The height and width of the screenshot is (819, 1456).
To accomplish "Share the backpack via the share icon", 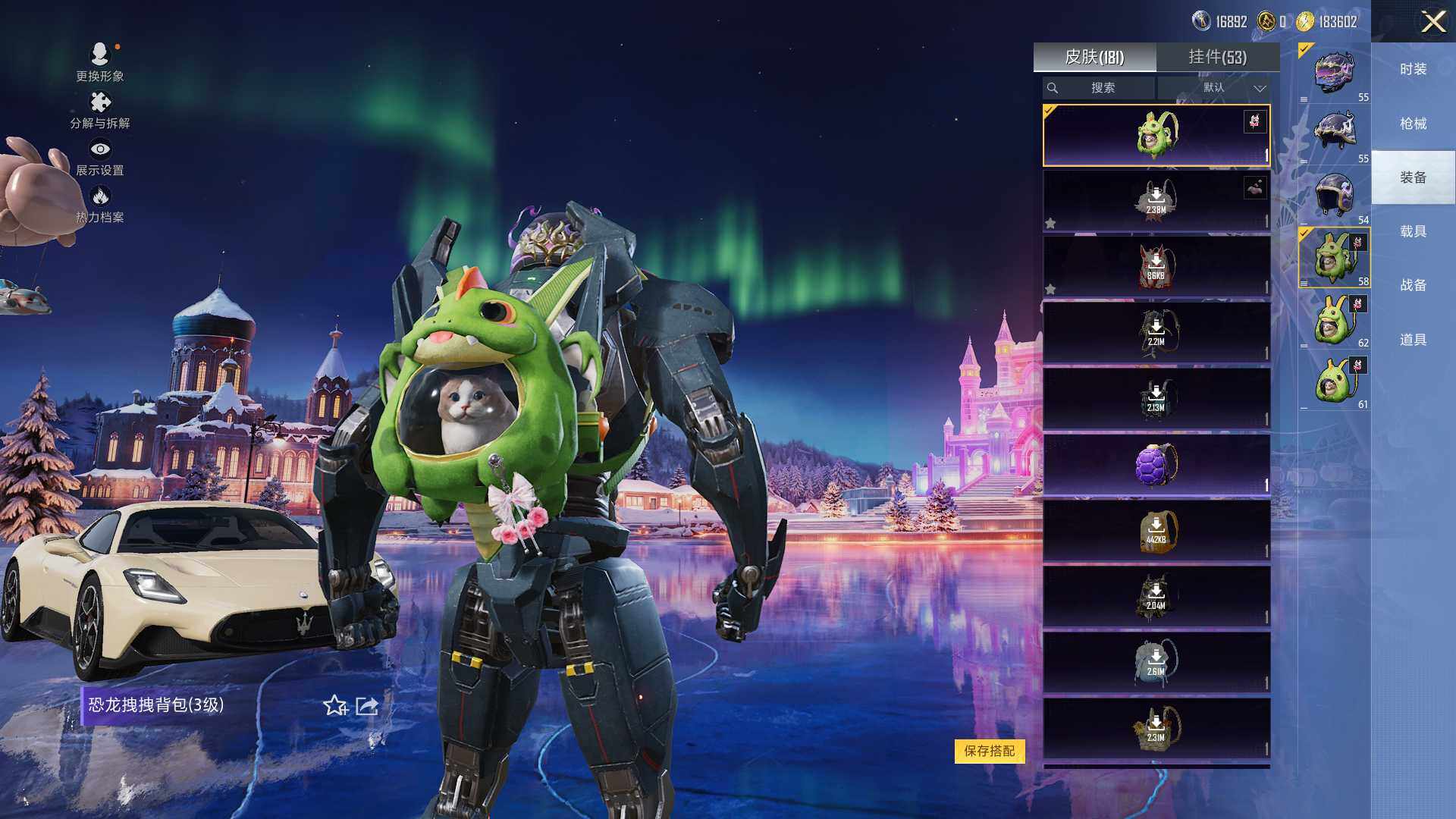I will [367, 706].
